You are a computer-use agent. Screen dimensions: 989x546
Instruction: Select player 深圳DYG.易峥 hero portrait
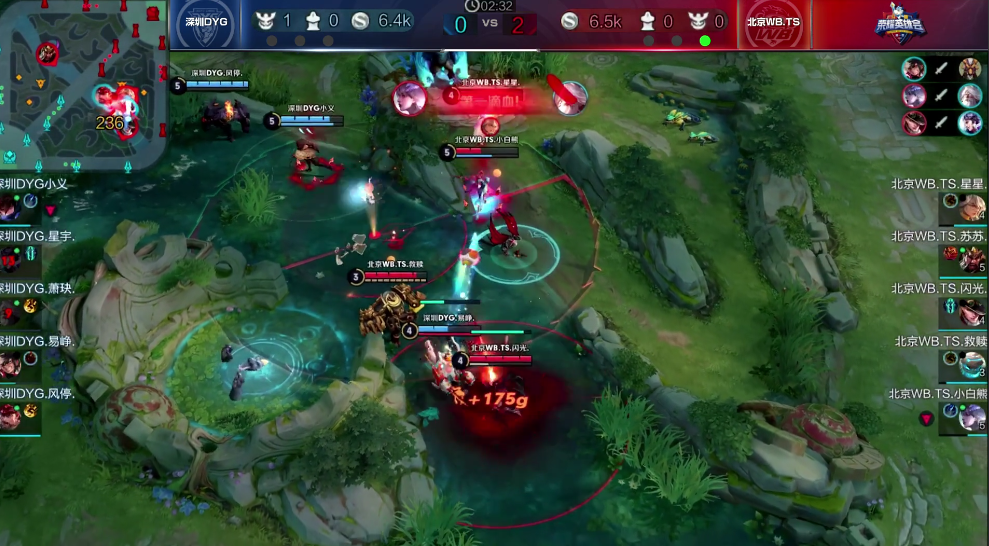point(10,364)
